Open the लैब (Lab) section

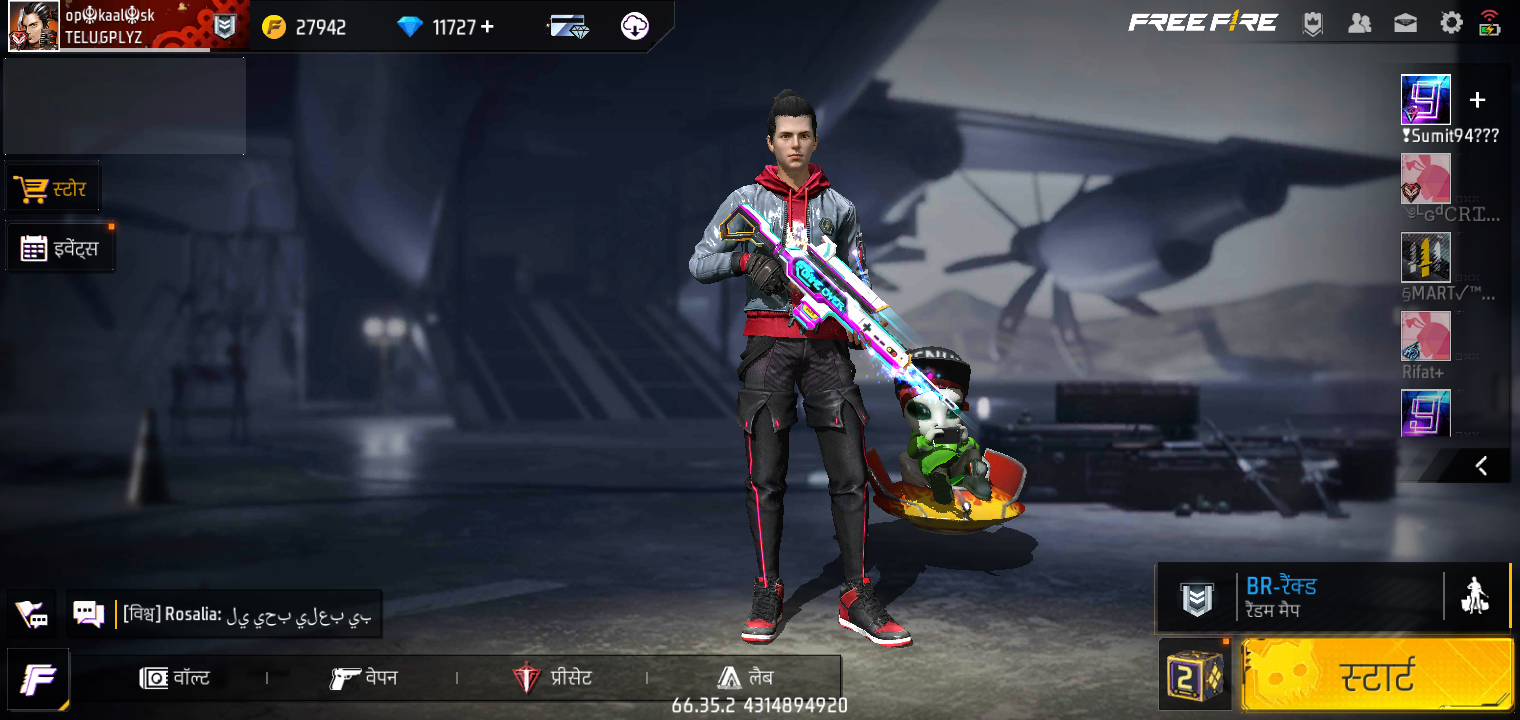746,678
